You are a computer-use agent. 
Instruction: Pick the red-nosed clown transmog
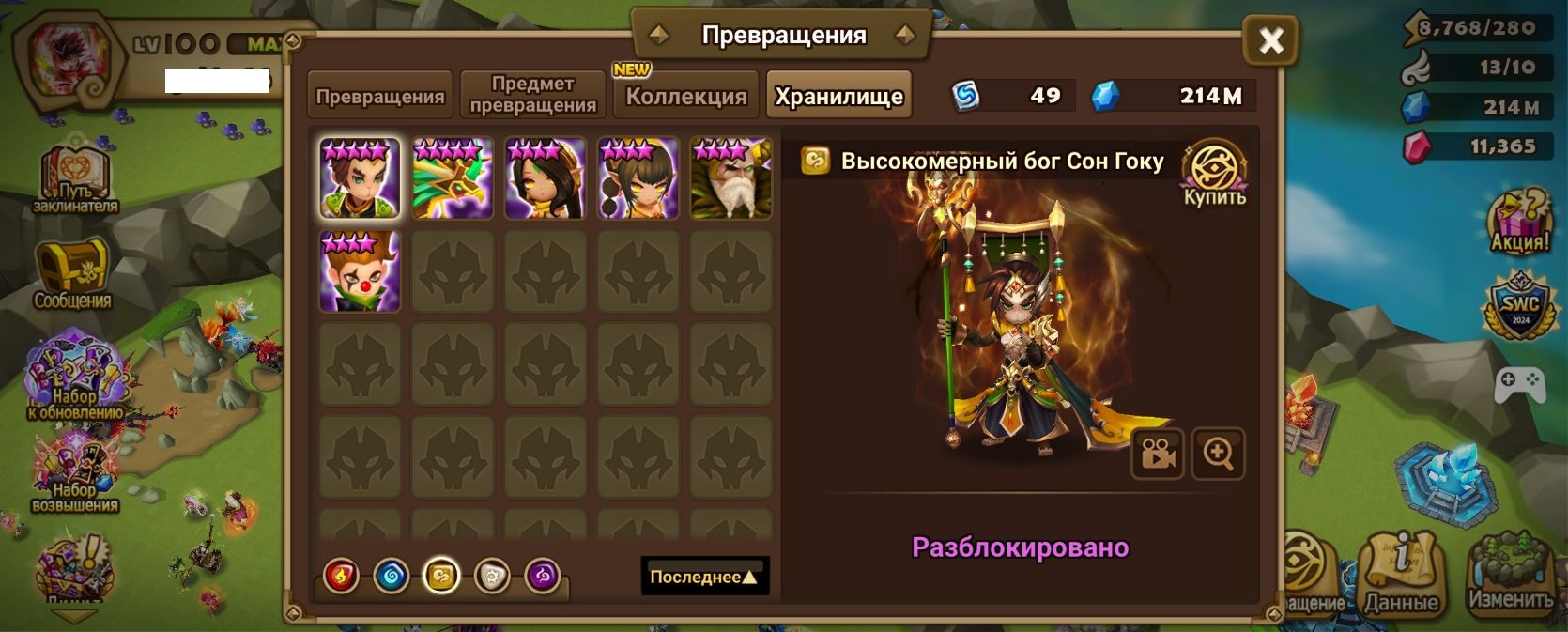tap(360, 271)
